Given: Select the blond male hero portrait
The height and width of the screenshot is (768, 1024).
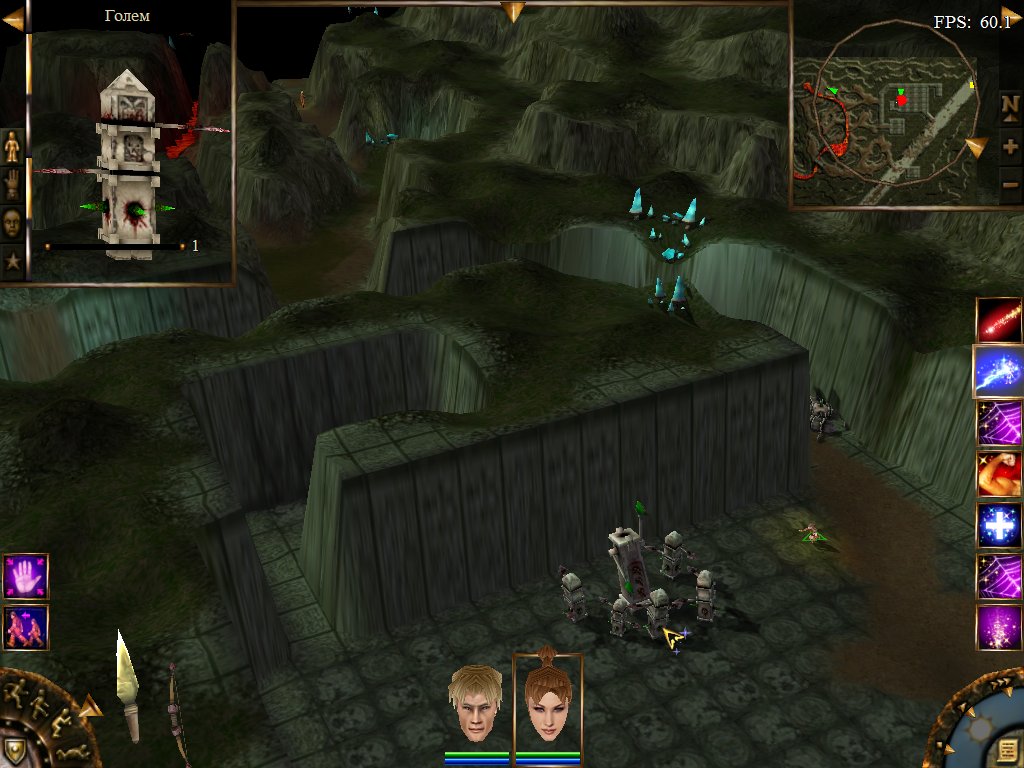Looking at the screenshot, I should click(x=474, y=704).
